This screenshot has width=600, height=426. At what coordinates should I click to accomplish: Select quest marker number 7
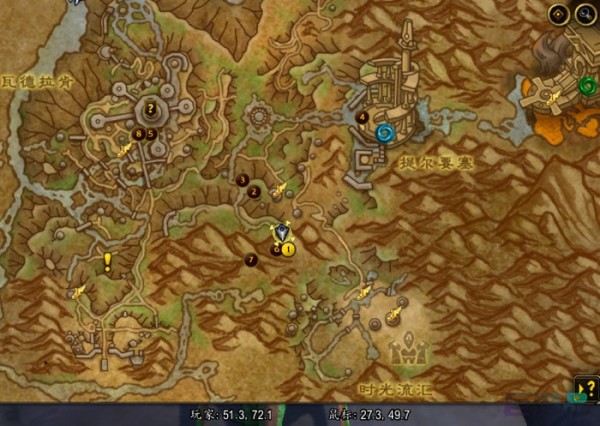click(x=250, y=260)
